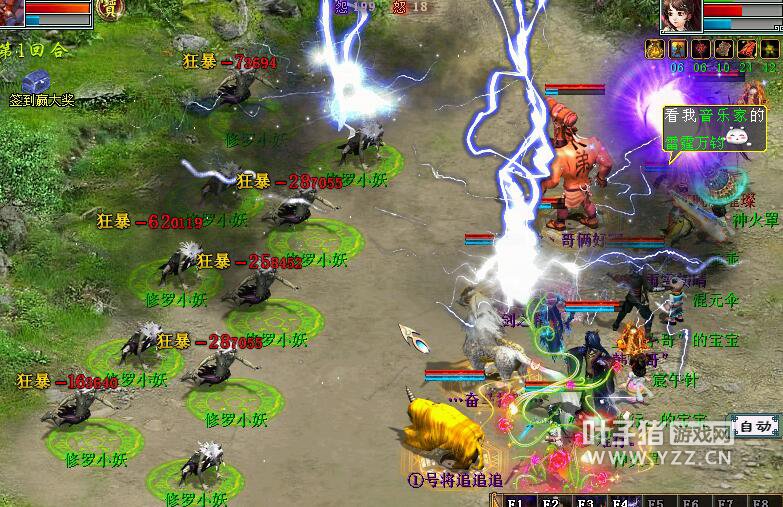Click the female character portrait
This screenshot has height=507, width=783.
681,15
